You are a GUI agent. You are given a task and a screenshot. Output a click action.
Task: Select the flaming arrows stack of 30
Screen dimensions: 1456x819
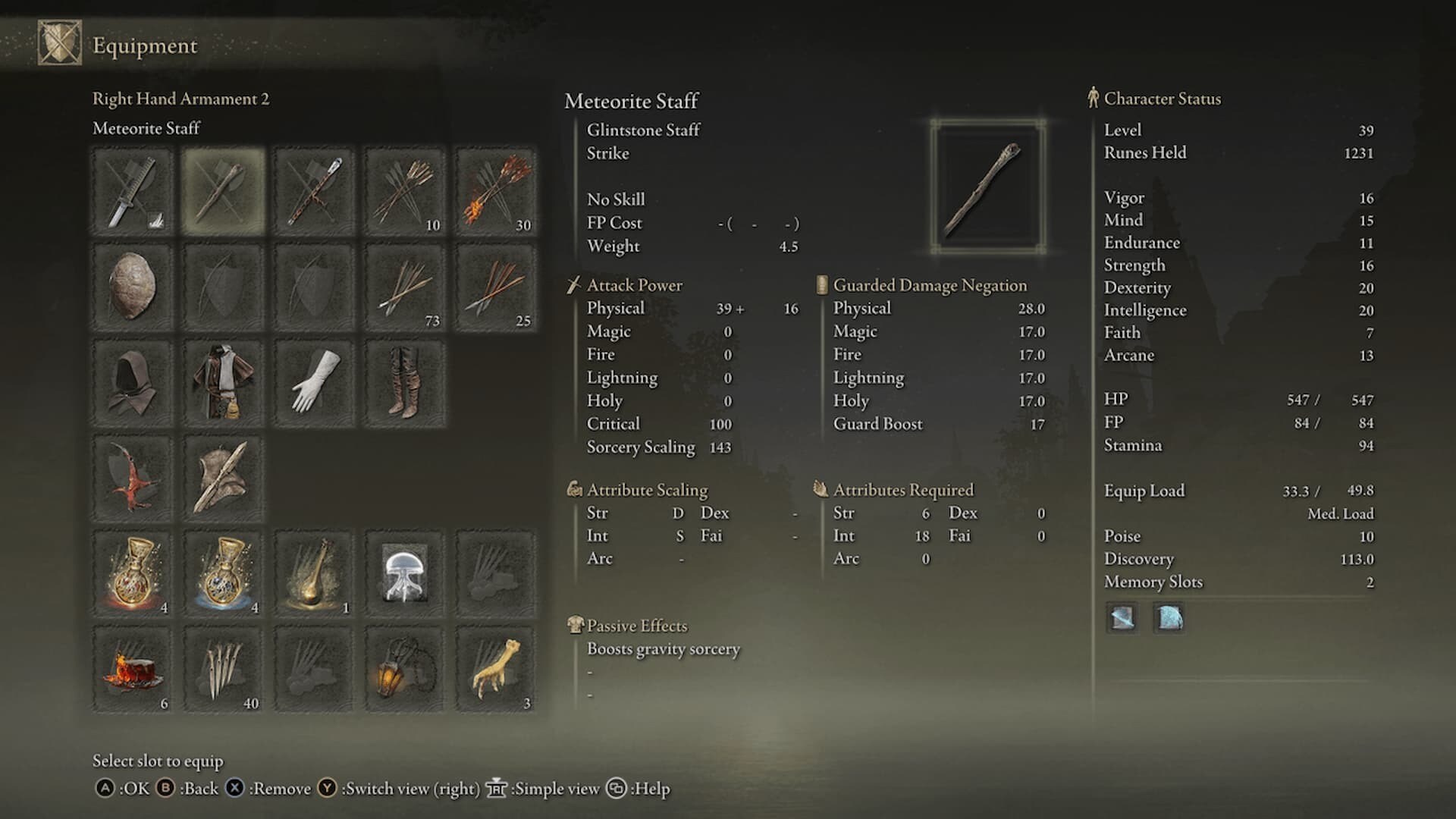click(495, 191)
